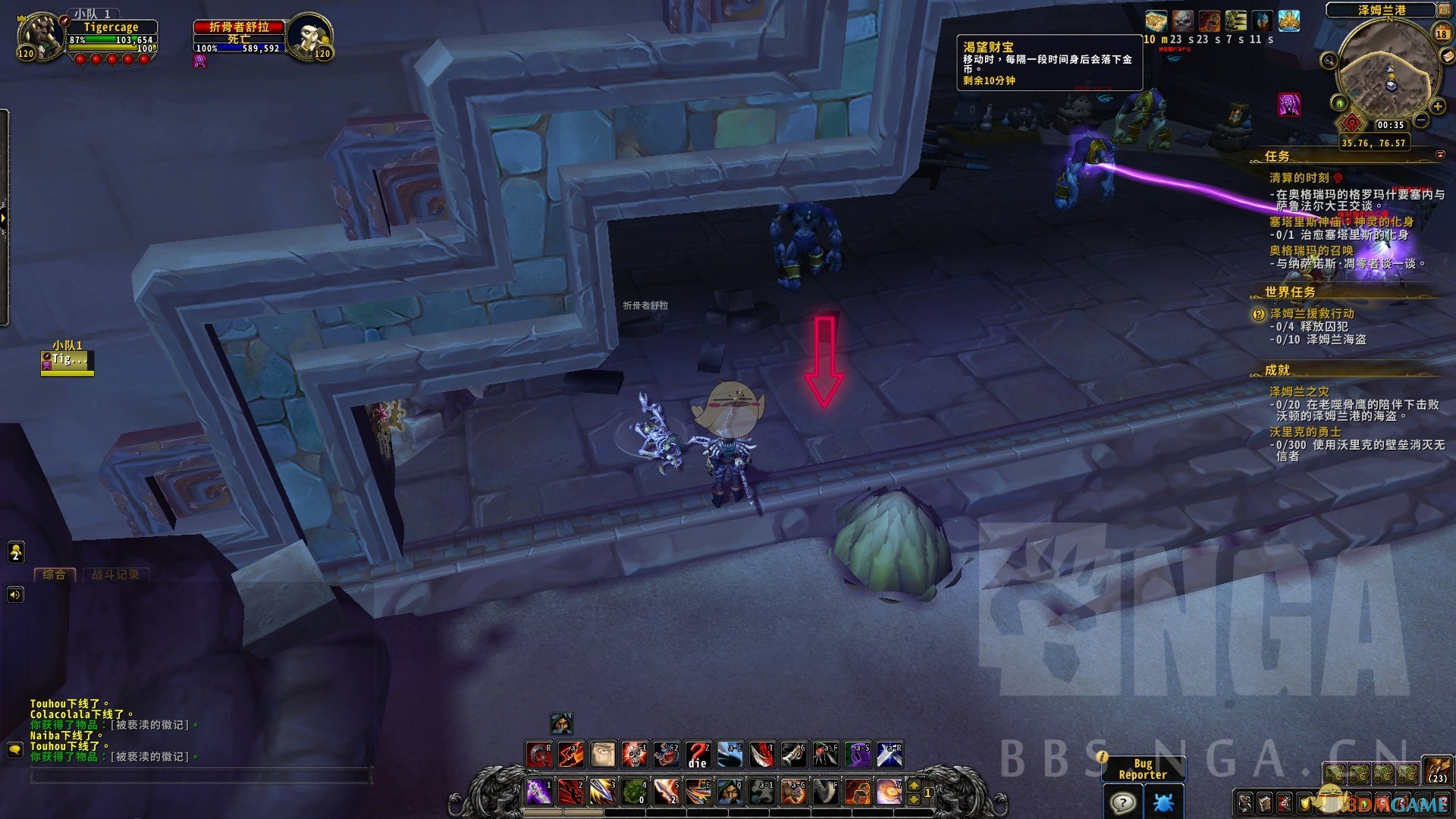Click the mail envelope icon by the minimap

coord(1448,57)
